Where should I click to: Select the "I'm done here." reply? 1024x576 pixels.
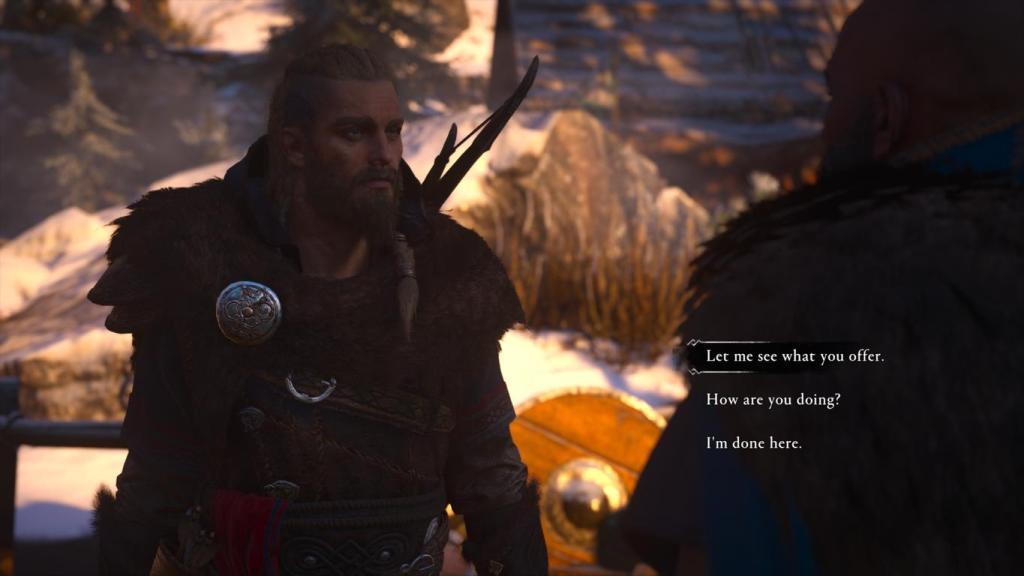coord(754,442)
